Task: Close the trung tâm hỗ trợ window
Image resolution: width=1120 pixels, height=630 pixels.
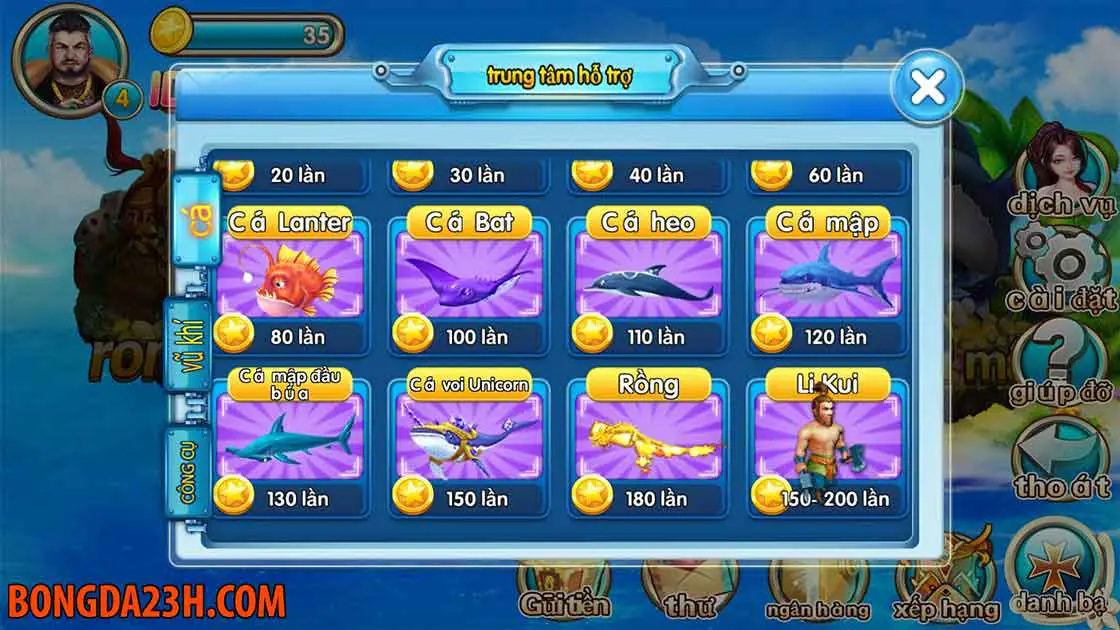Action: coord(928,88)
